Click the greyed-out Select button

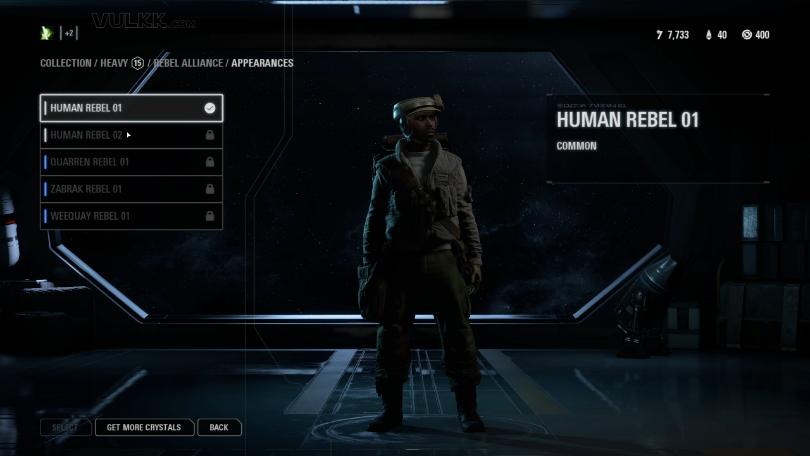(x=65, y=427)
